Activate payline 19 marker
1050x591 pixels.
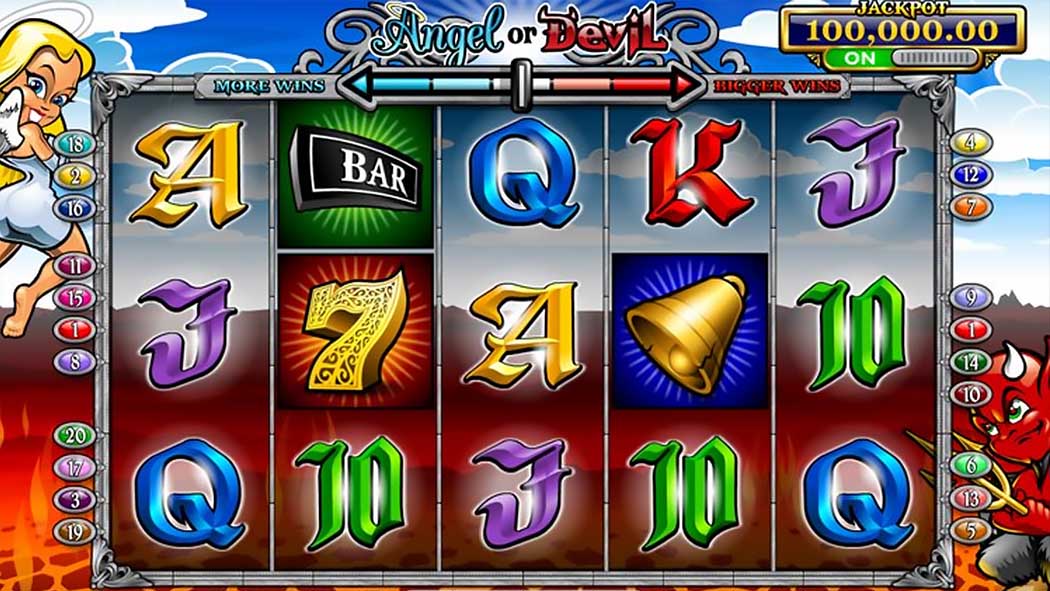(75, 531)
